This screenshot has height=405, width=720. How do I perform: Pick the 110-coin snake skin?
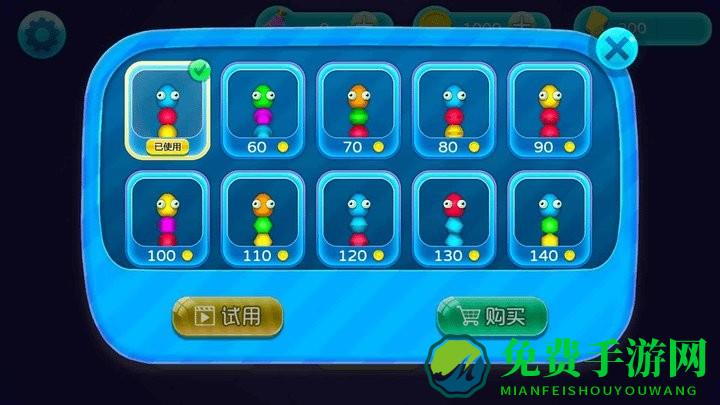264,219
